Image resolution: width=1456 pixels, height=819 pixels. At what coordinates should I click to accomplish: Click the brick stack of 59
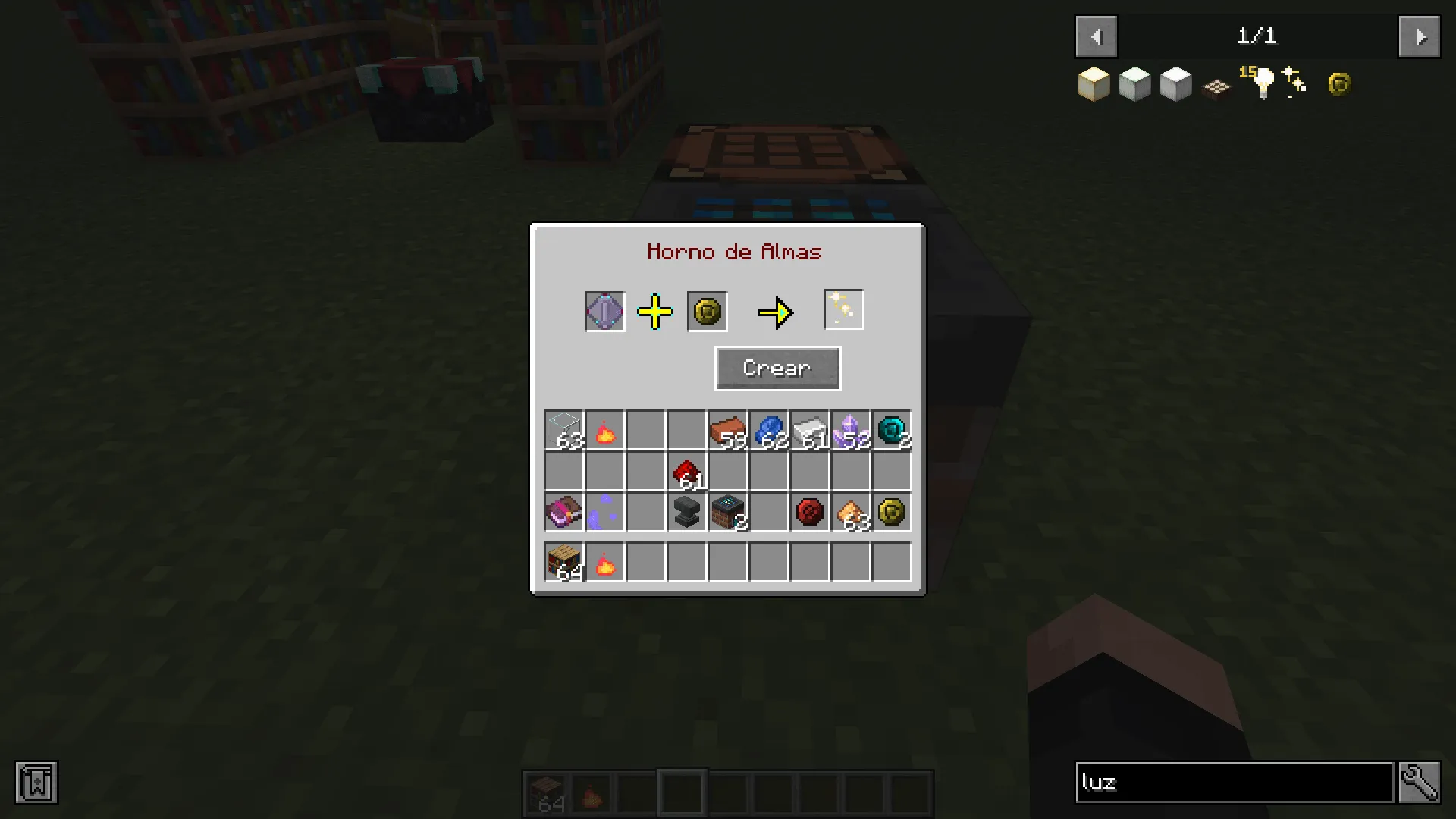coord(728,429)
